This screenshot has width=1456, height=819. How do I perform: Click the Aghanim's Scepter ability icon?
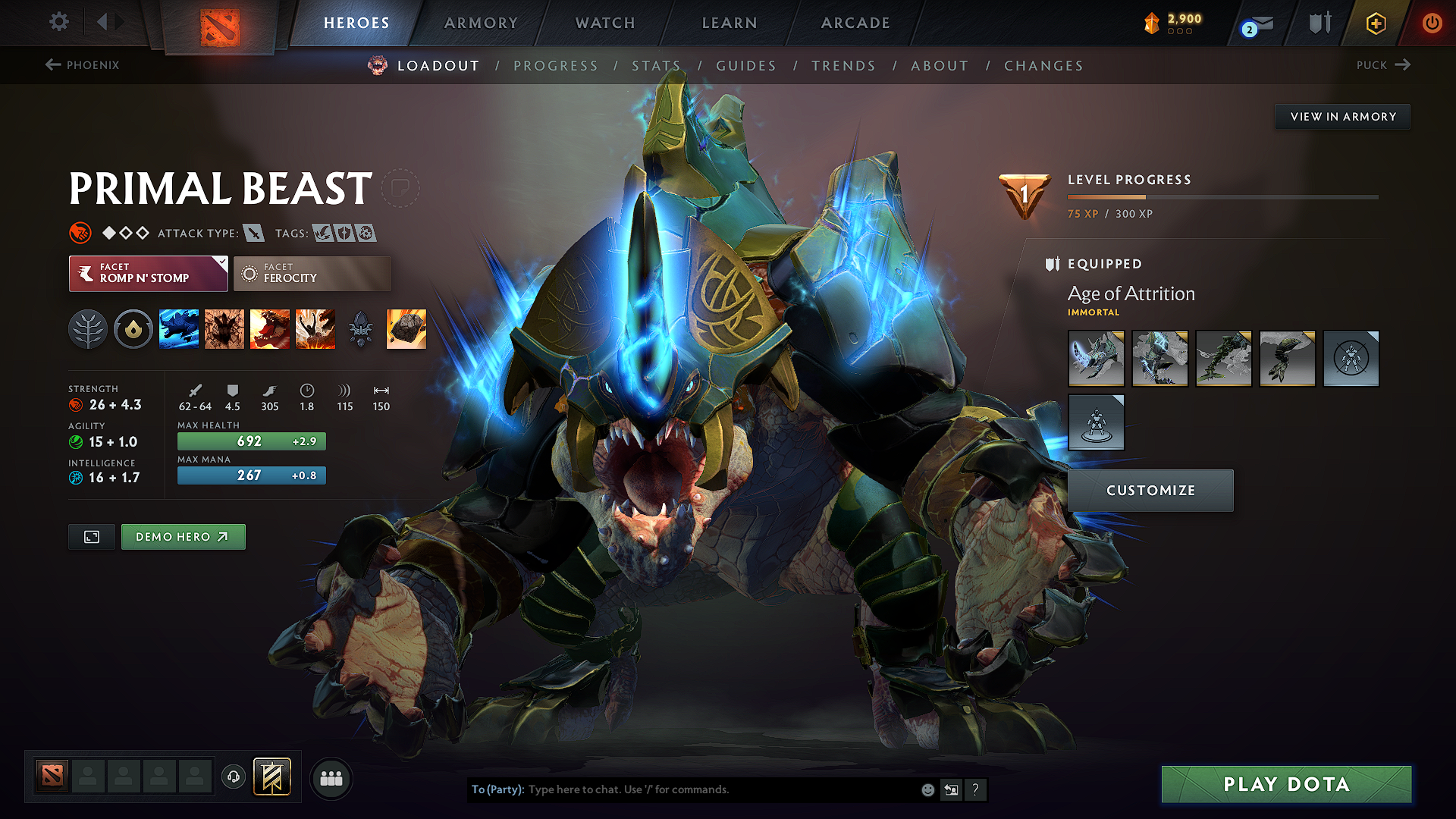point(361,328)
